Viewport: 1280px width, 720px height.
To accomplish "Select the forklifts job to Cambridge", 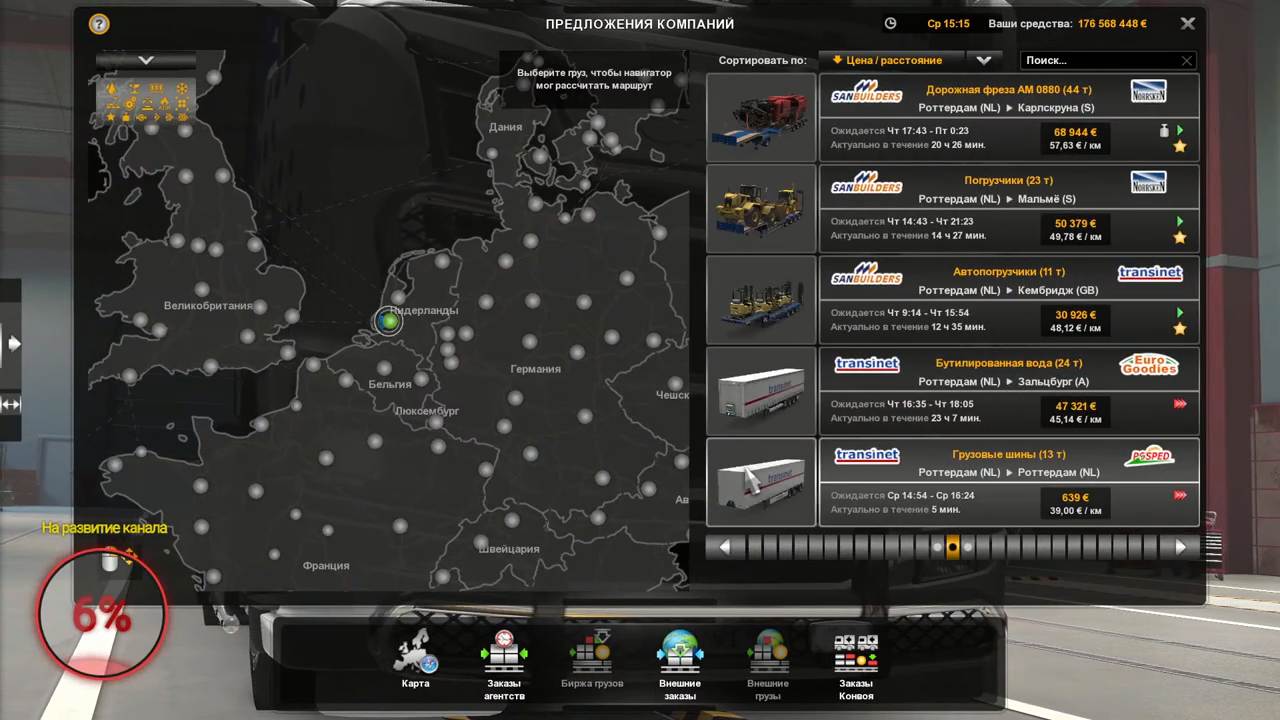I will [x=1008, y=300].
